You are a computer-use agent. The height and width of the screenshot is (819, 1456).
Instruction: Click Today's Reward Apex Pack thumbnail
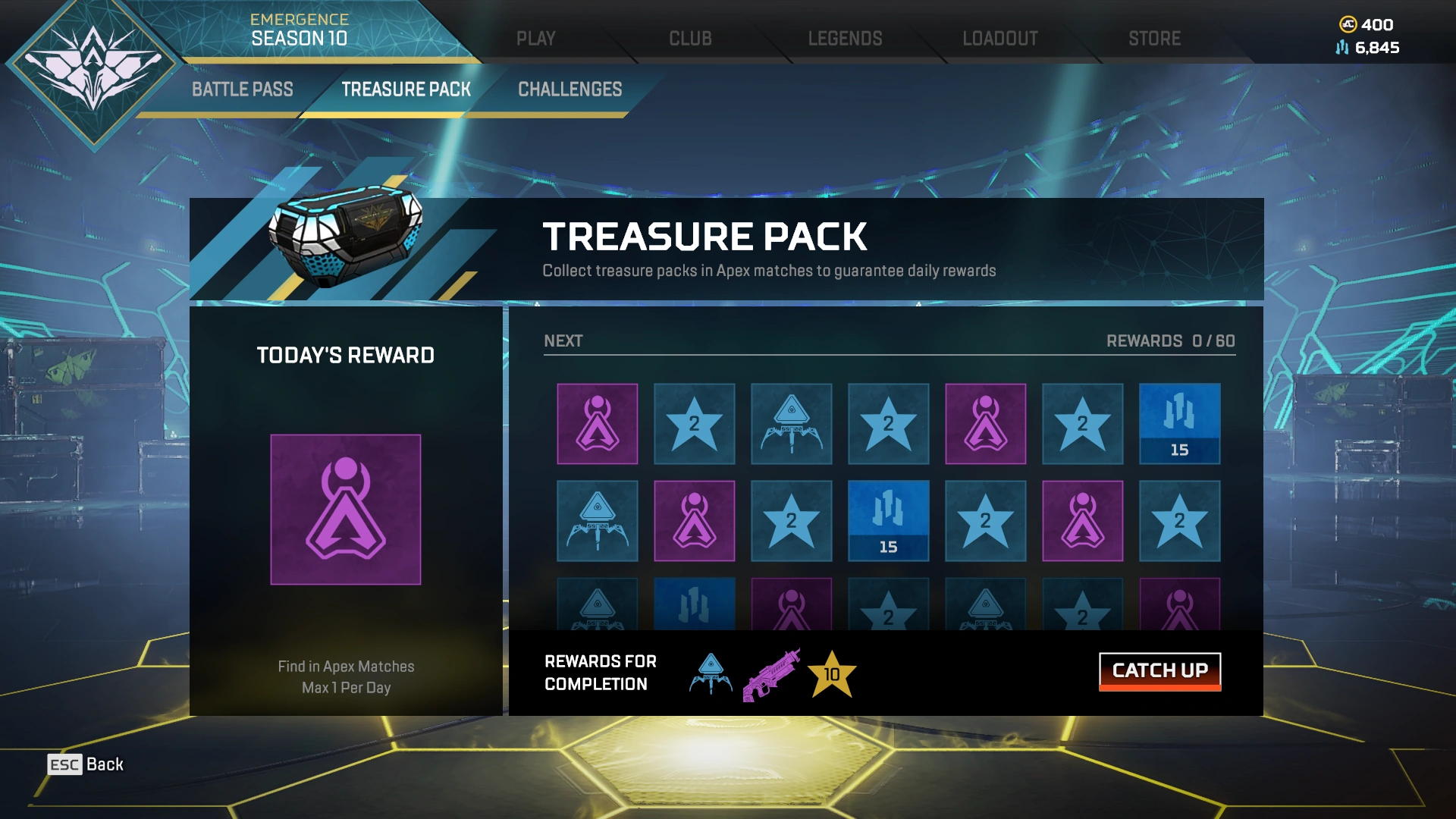[x=345, y=508]
